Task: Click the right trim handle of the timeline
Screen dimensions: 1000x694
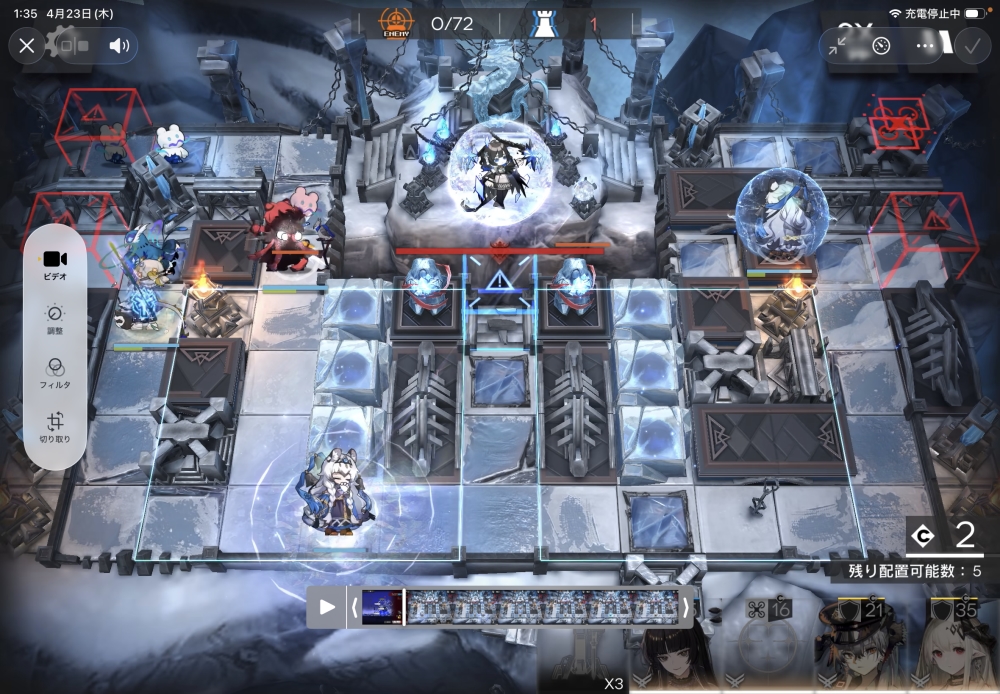Action: 685,607
